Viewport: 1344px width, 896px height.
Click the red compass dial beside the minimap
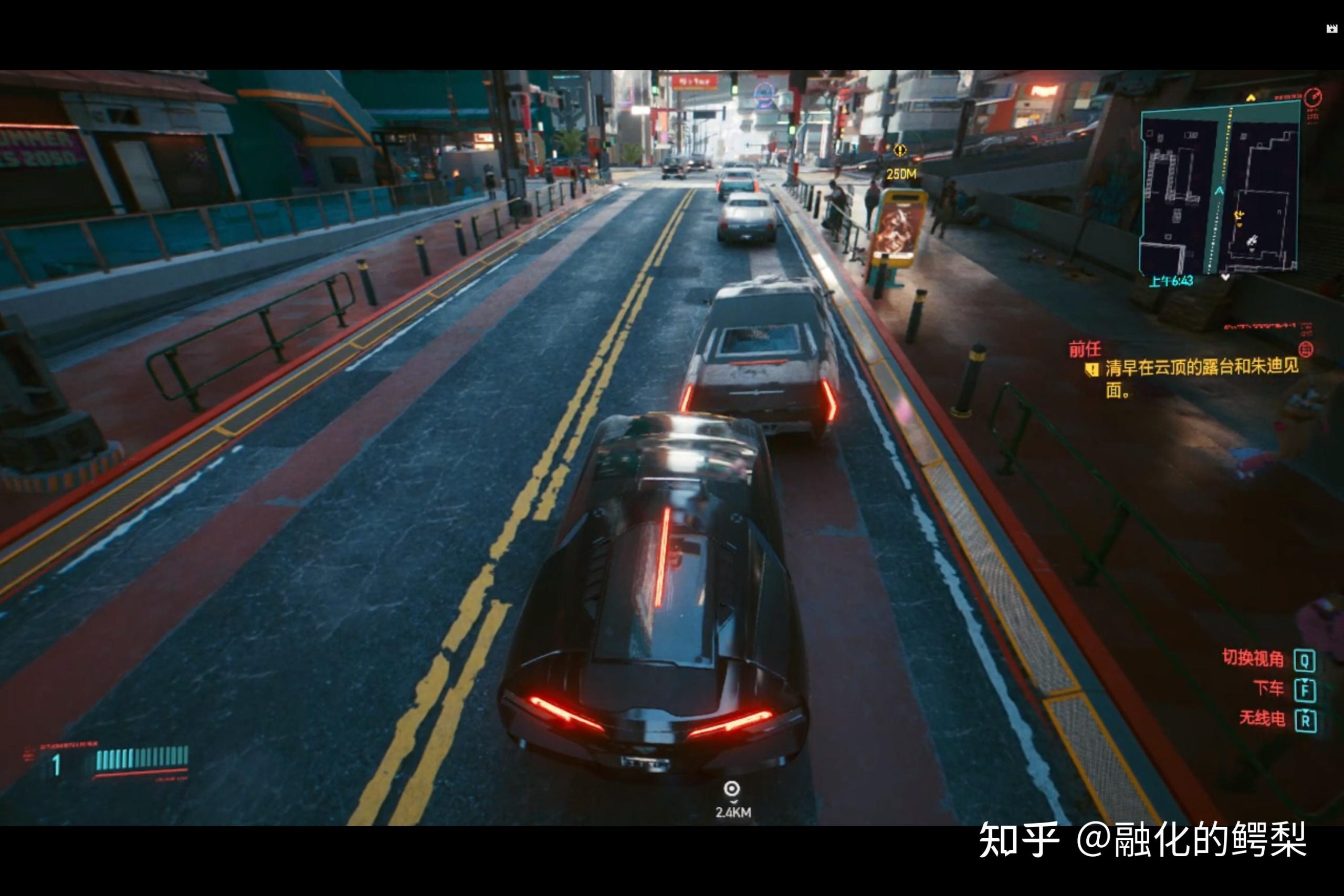(1313, 97)
